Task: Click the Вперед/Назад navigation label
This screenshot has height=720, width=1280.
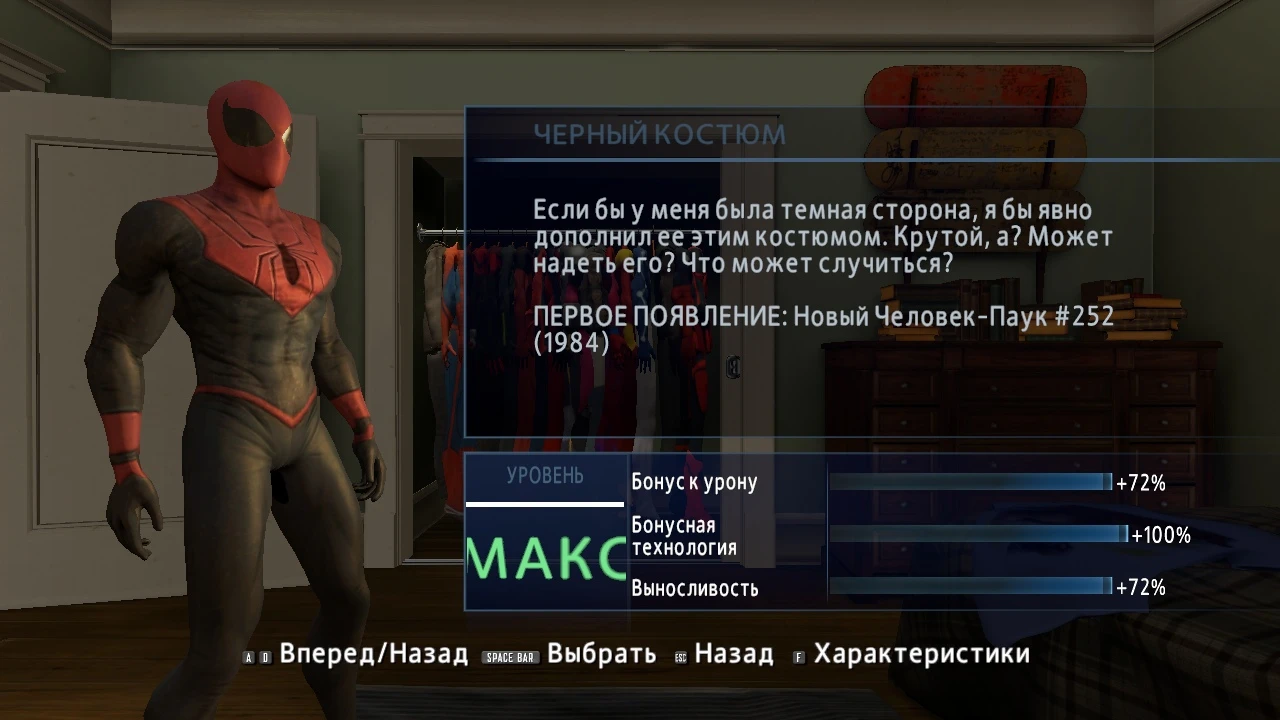Action: (x=373, y=654)
